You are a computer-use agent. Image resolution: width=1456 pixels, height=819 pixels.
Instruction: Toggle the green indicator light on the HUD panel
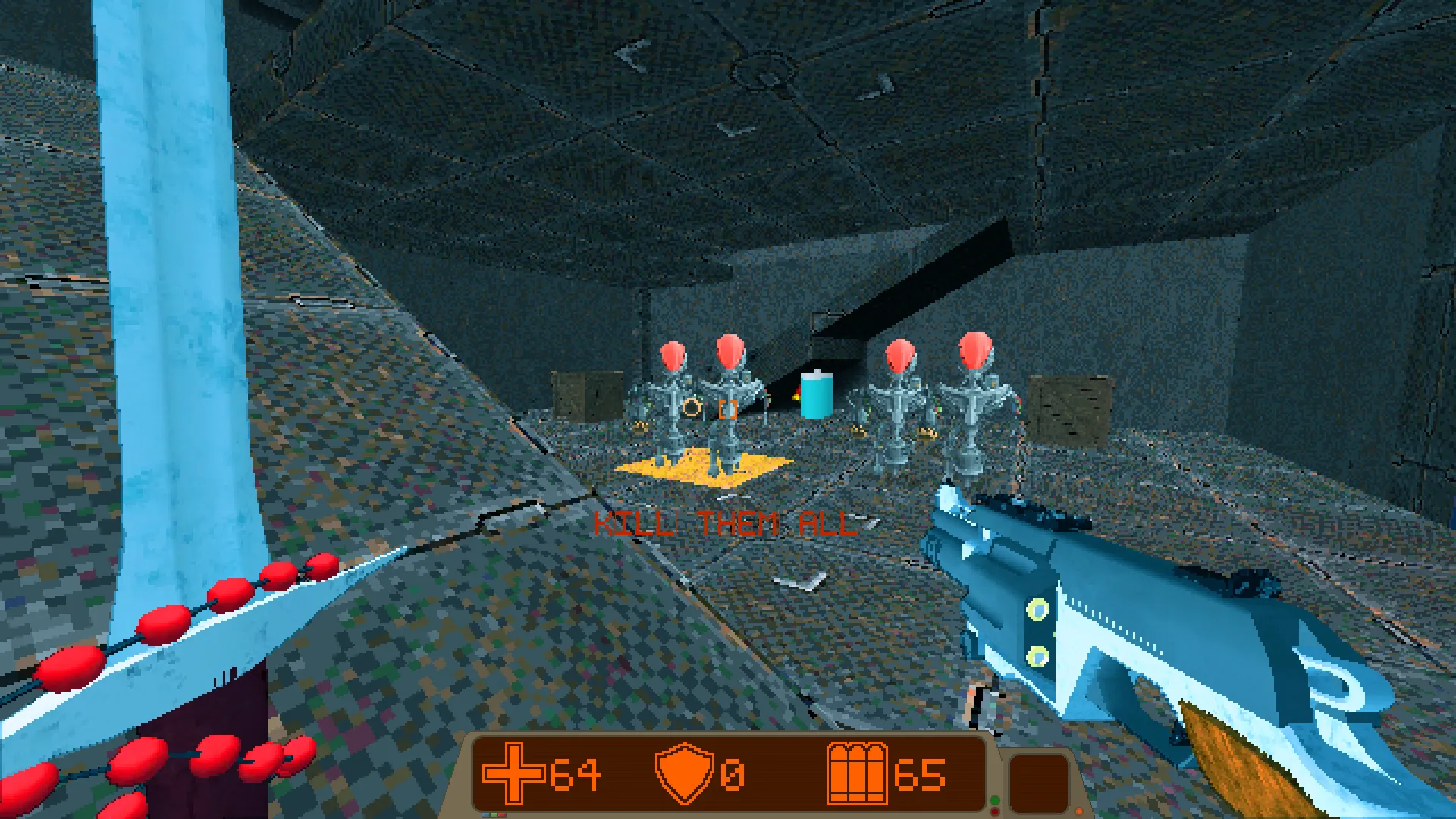(x=994, y=801)
